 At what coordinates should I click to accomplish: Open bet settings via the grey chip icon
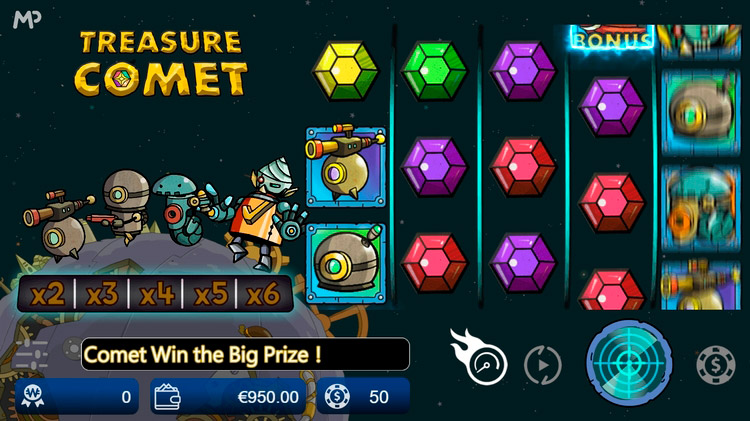pyautogui.click(x=715, y=364)
